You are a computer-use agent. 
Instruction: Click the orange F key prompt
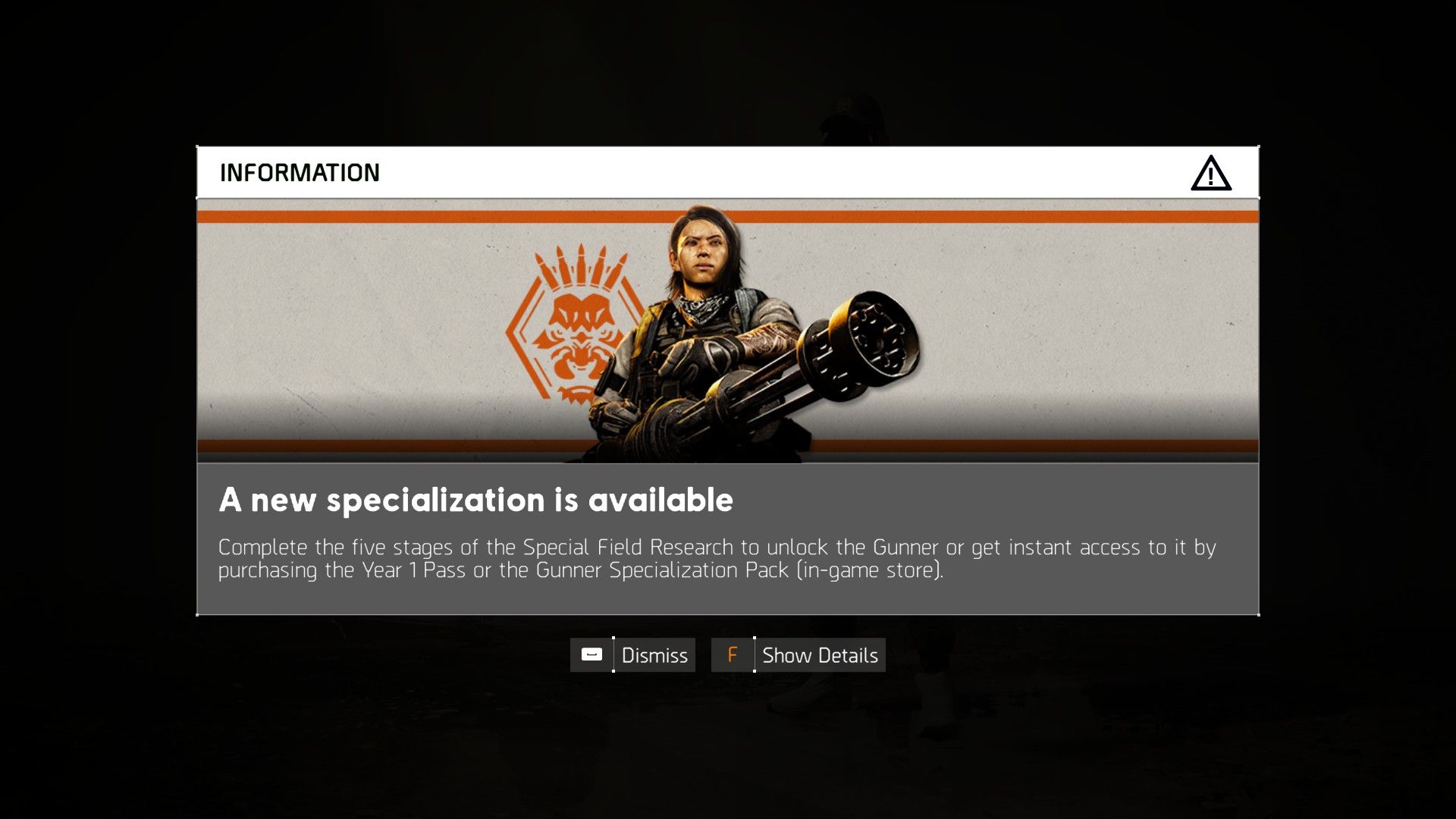pos(732,654)
